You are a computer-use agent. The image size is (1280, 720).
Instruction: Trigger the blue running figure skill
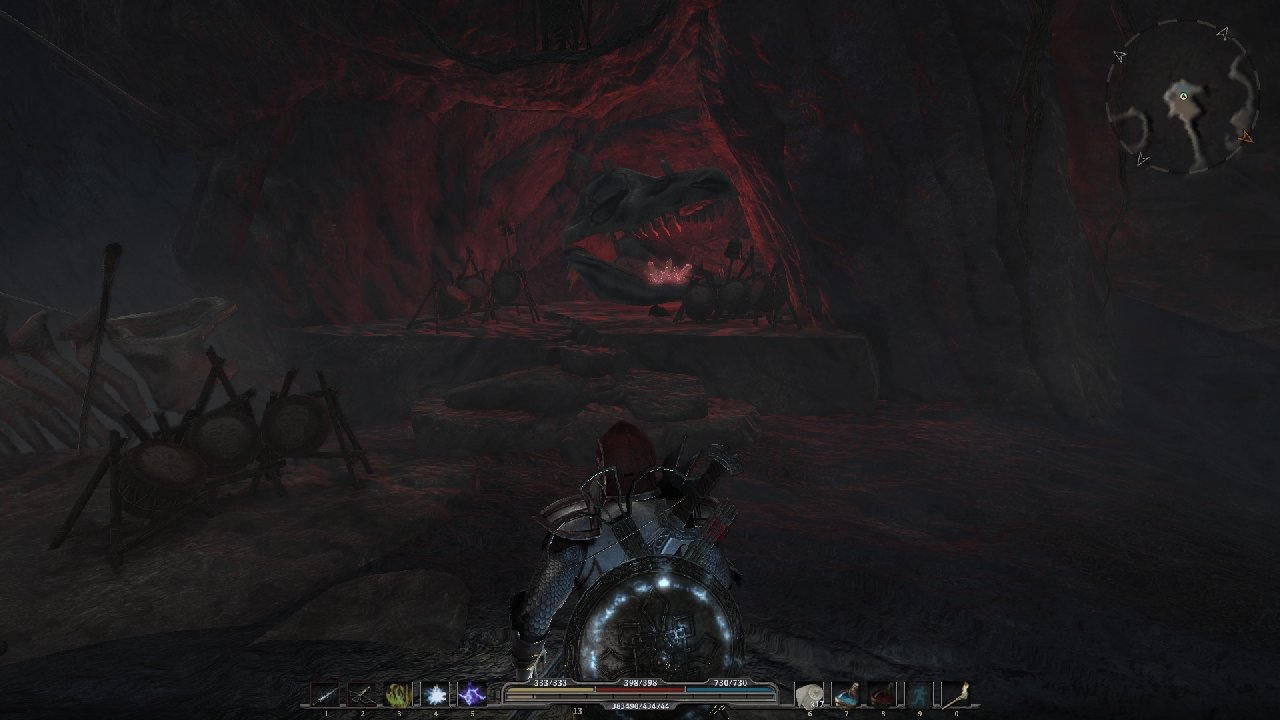pyautogui.click(x=919, y=694)
